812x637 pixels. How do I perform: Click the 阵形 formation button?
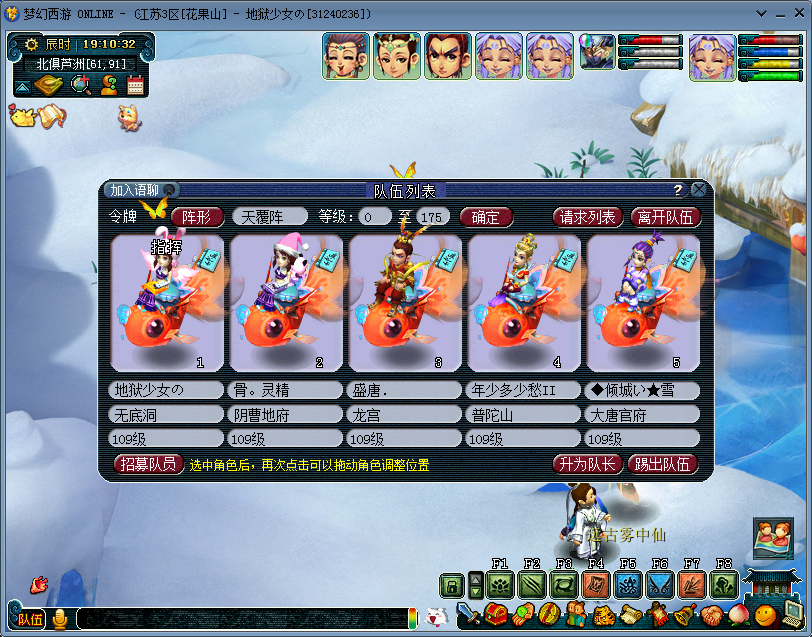[197, 217]
